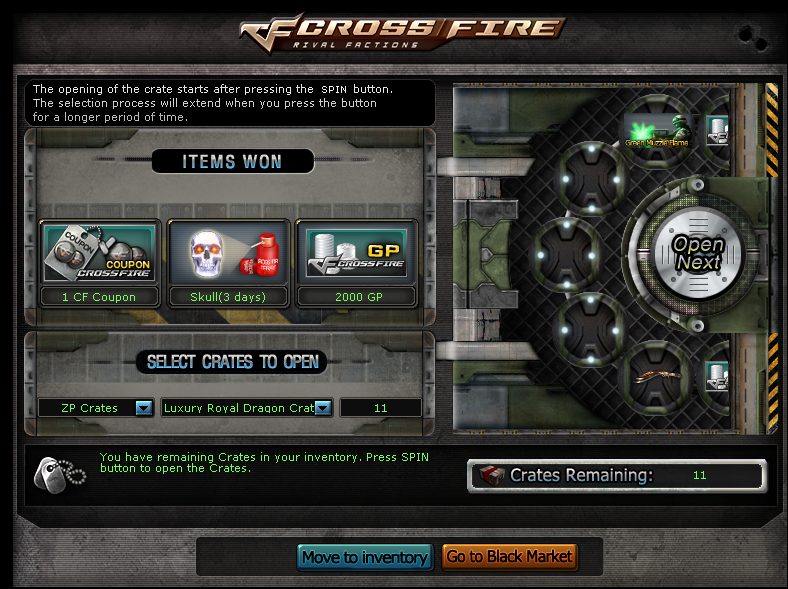Viewport: 788px width, 589px height.
Task: Go to Black Market
Action: point(509,557)
